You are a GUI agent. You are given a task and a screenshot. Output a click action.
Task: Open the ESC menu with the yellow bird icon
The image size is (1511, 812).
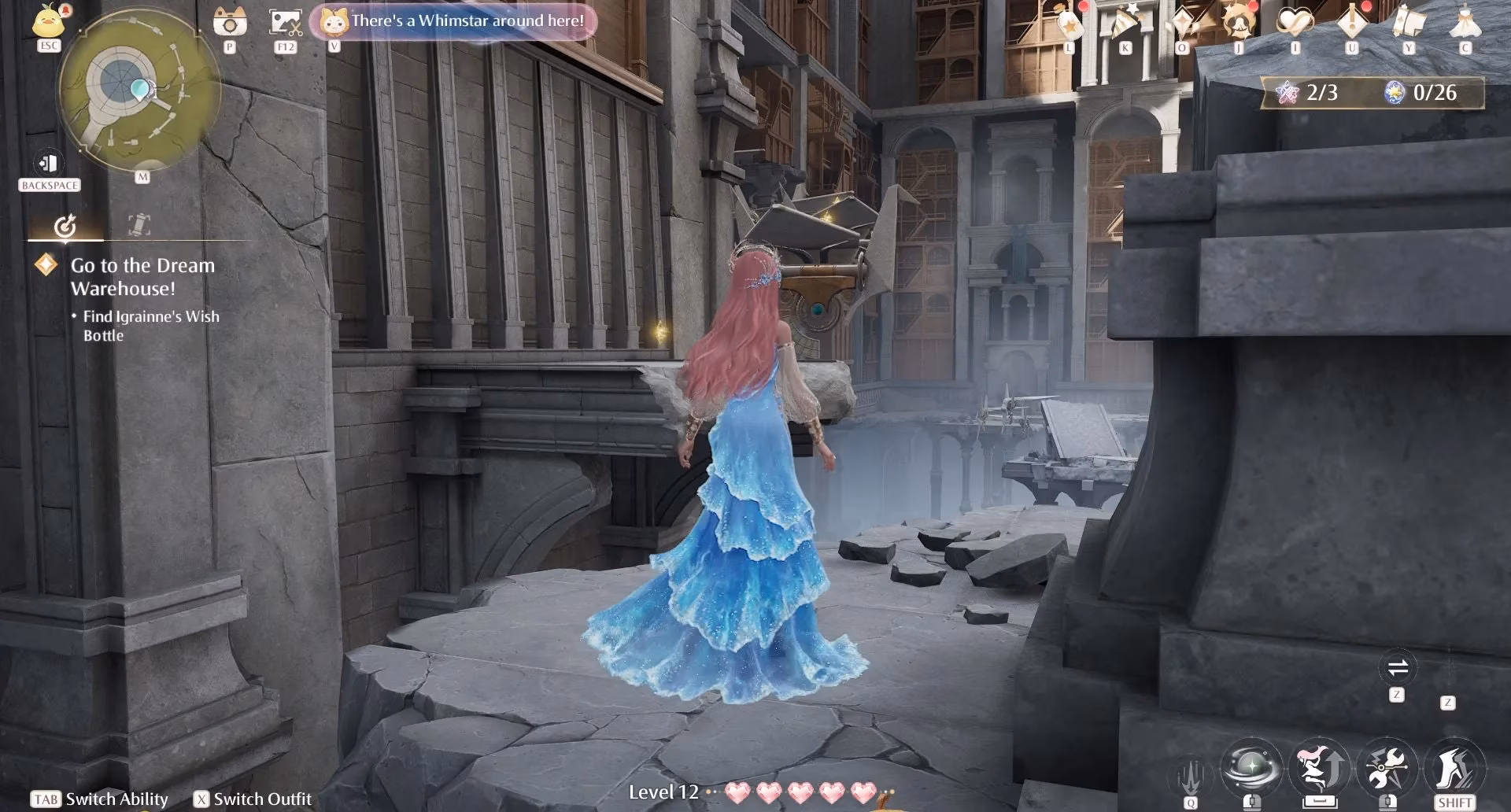tap(47, 24)
